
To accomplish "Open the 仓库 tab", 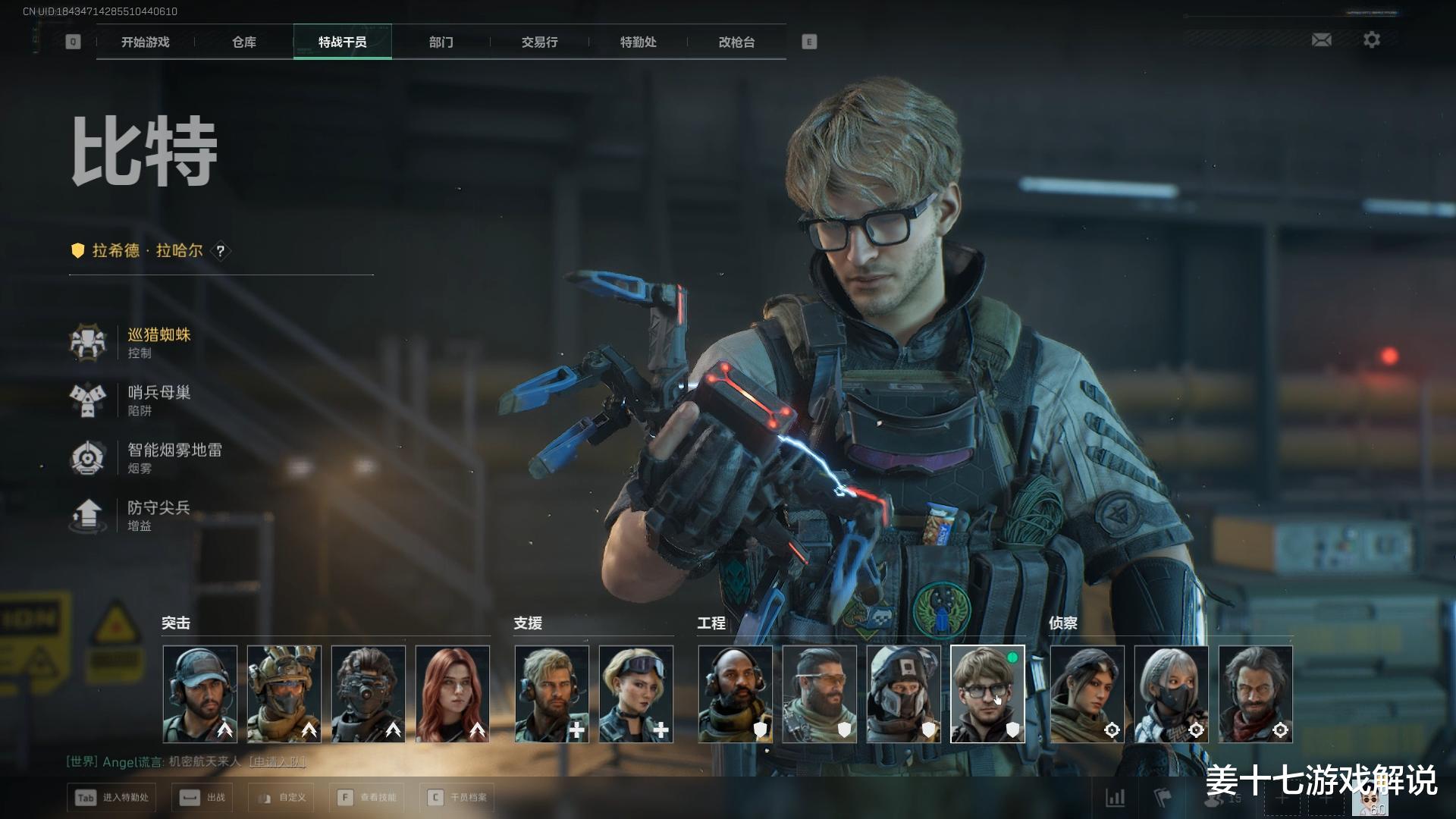I will (x=243, y=42).
